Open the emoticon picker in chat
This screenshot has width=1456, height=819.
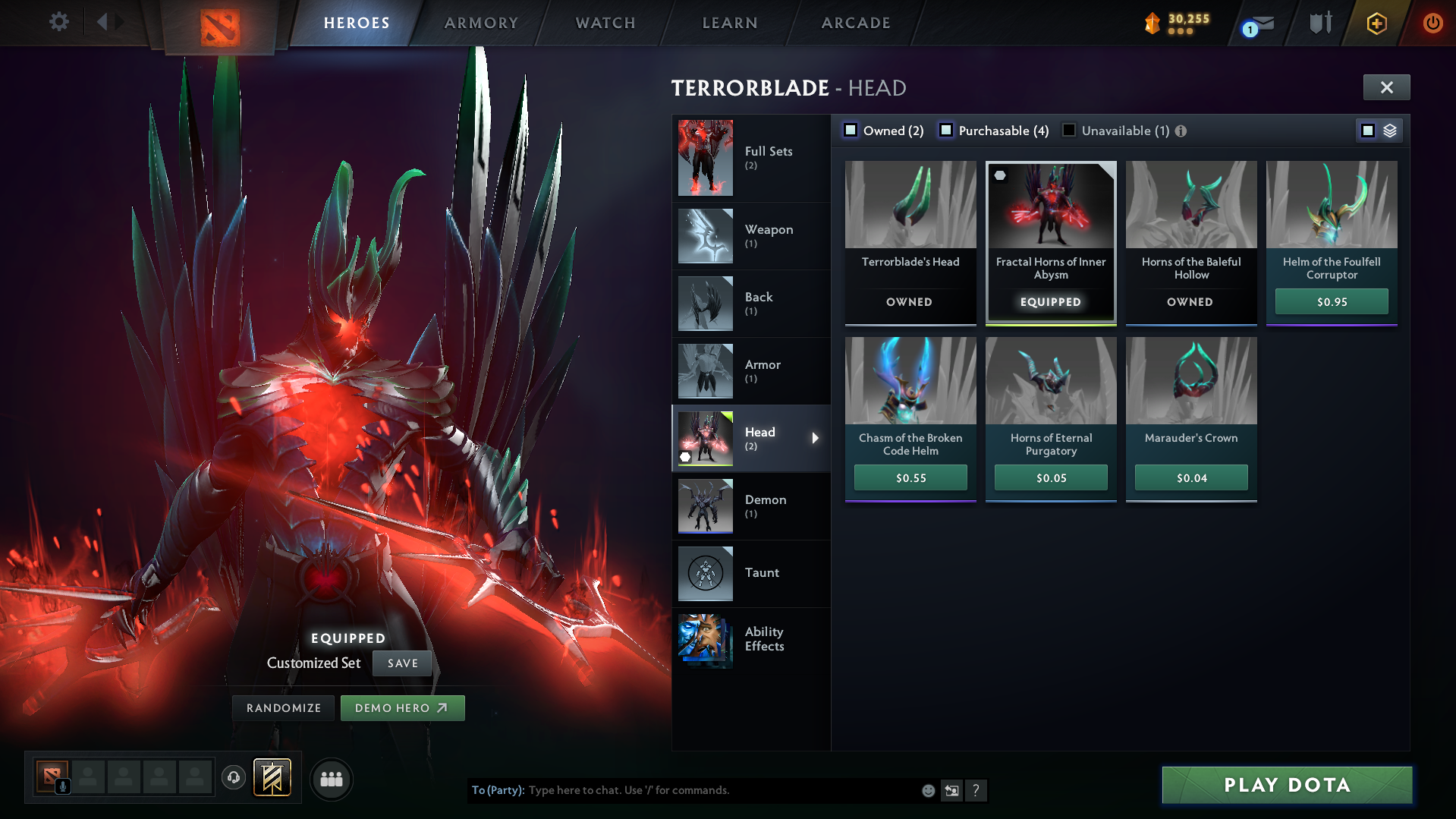tap(927, 790)
